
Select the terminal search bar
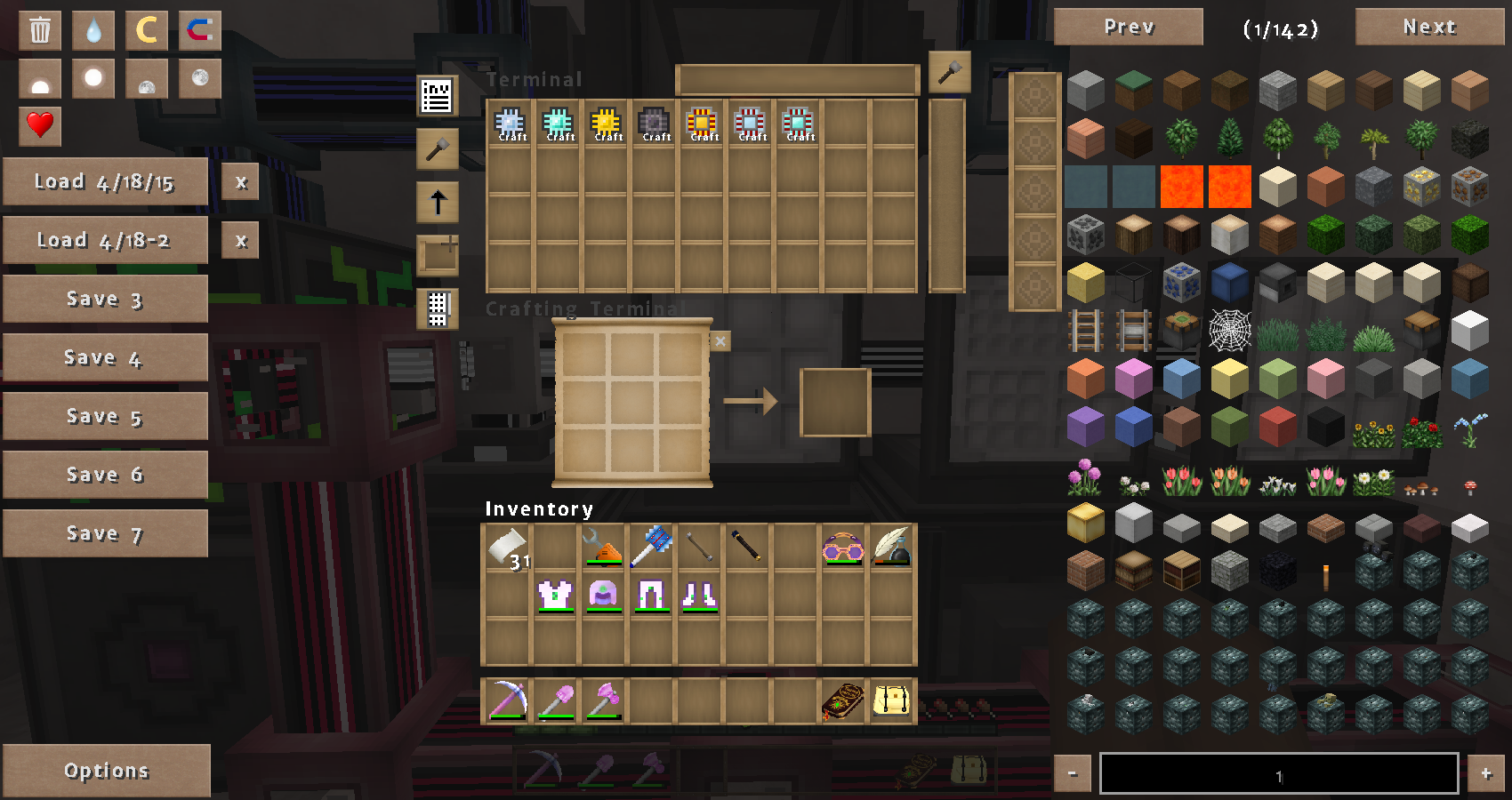tap(797, 80)
